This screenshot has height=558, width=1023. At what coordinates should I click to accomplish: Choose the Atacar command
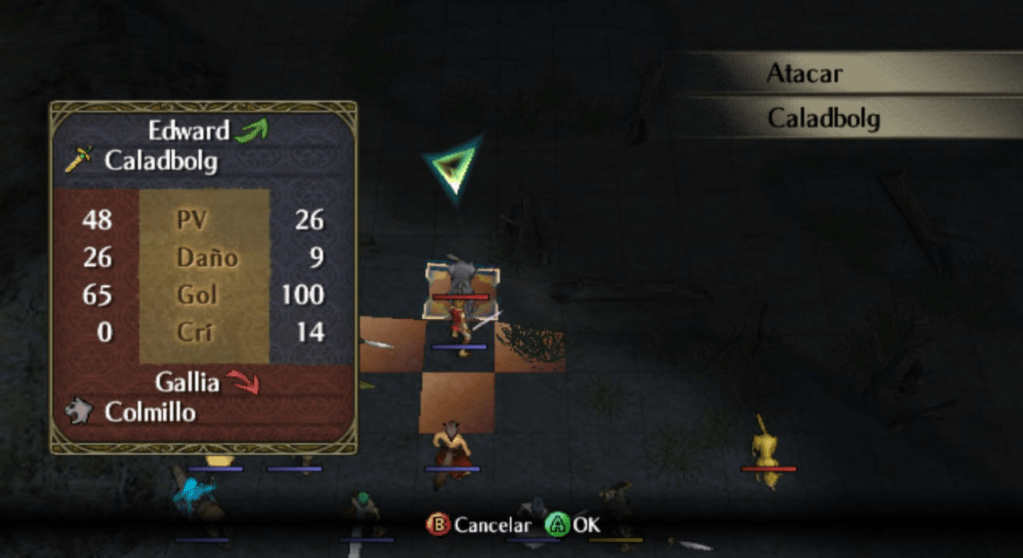[805, 74]
